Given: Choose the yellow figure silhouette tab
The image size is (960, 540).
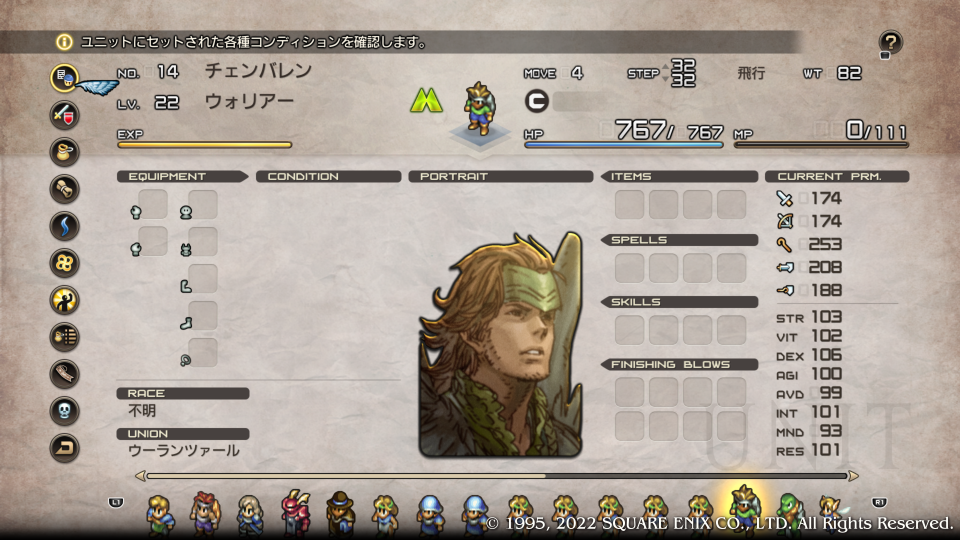Looking at the screenshot, I should pyautogui.click(x=65, y=299).
